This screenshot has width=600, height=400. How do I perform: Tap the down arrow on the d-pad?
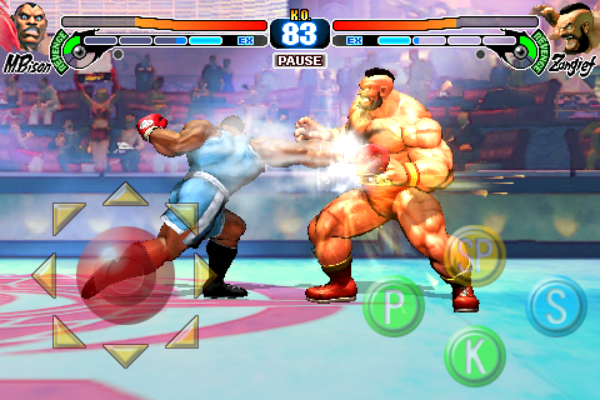tap(126, 354)
